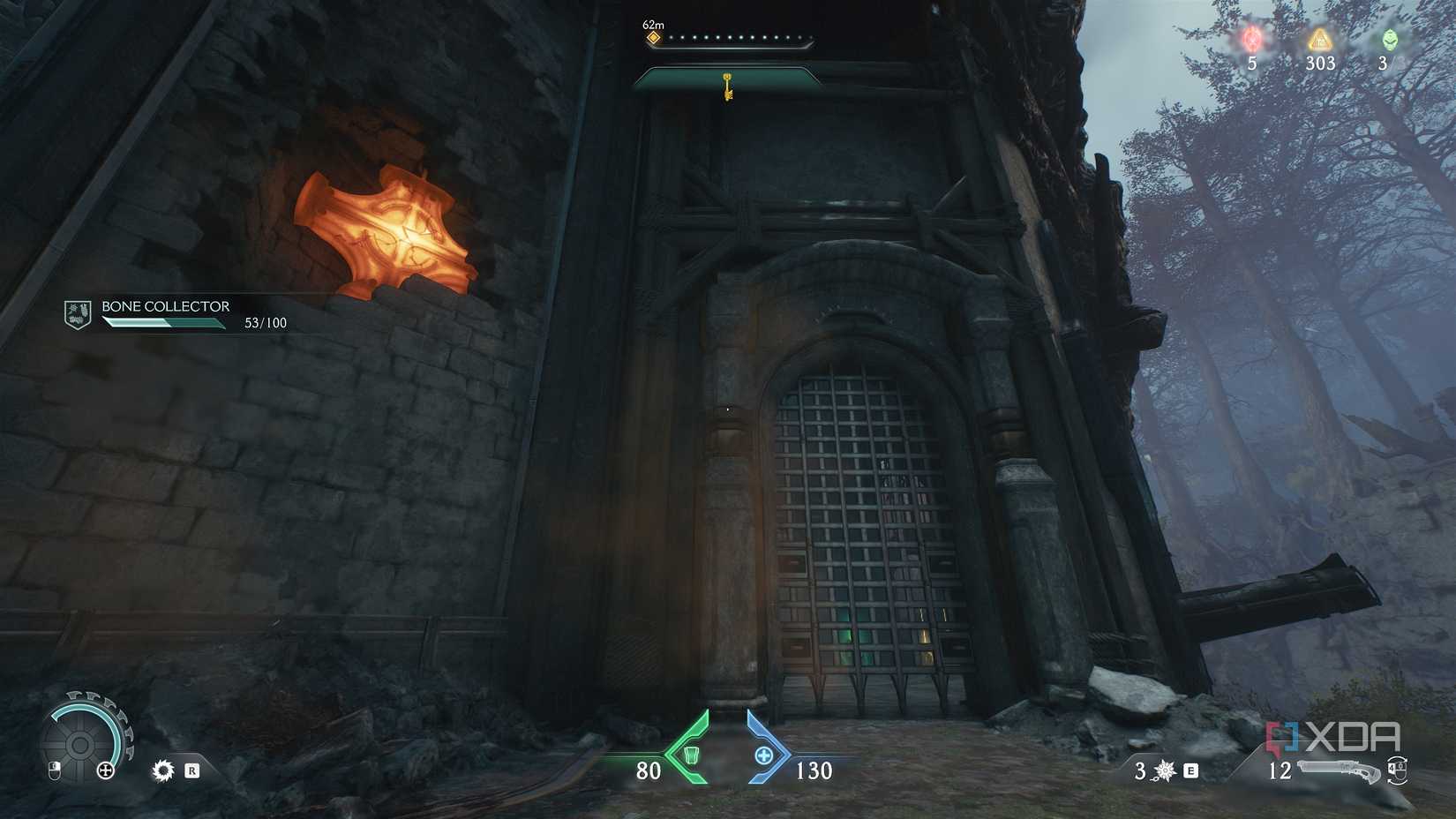Click the golden key icon in the green banner

(x=725, y=89)
